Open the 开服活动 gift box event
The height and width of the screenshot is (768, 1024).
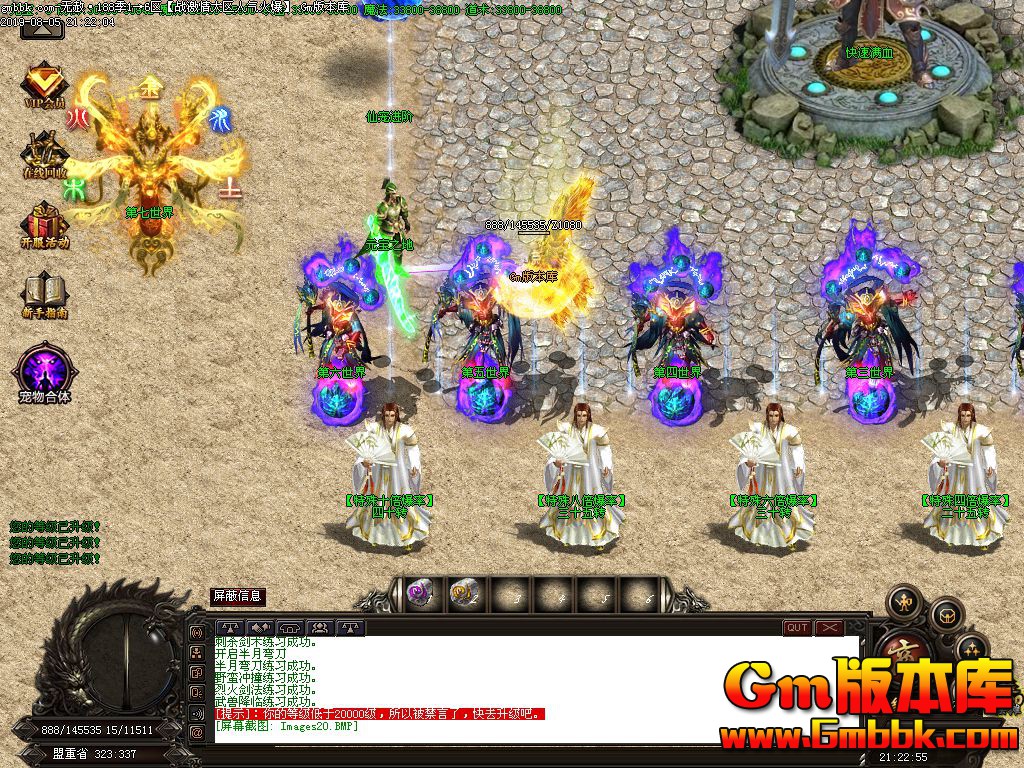point(45,223)
